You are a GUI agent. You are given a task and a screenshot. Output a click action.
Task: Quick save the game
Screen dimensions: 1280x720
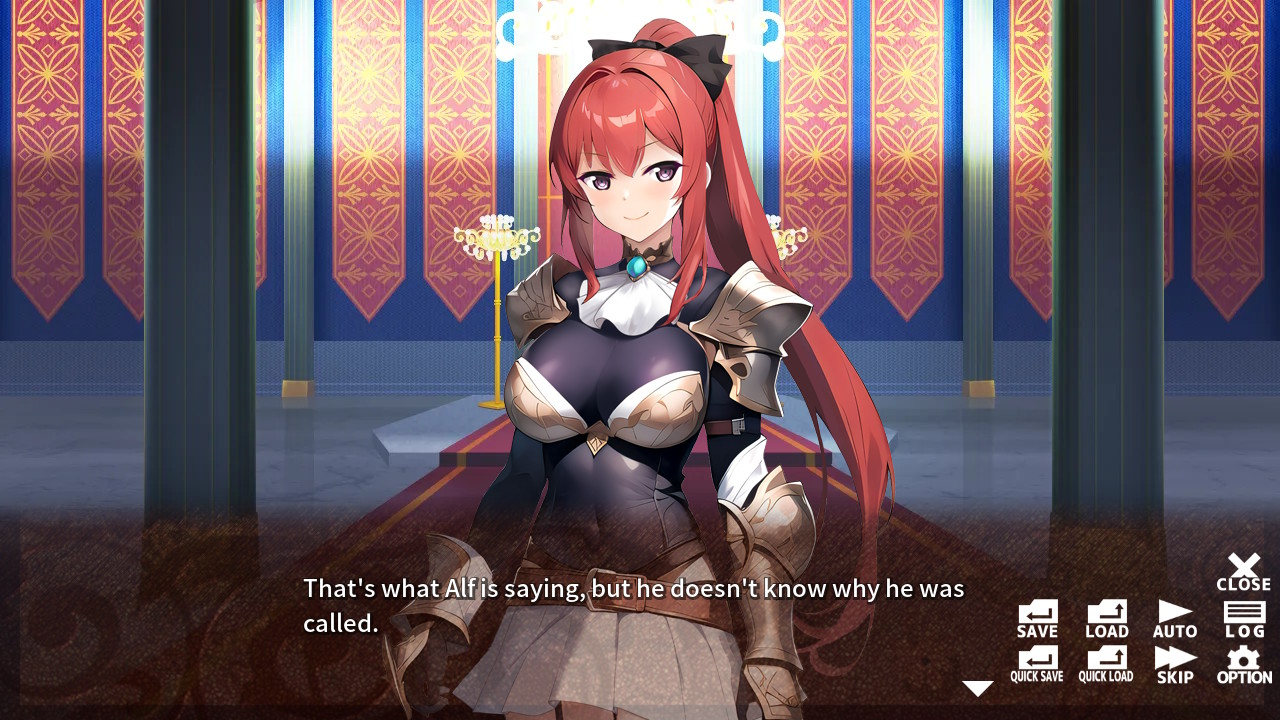(1036, 662)
